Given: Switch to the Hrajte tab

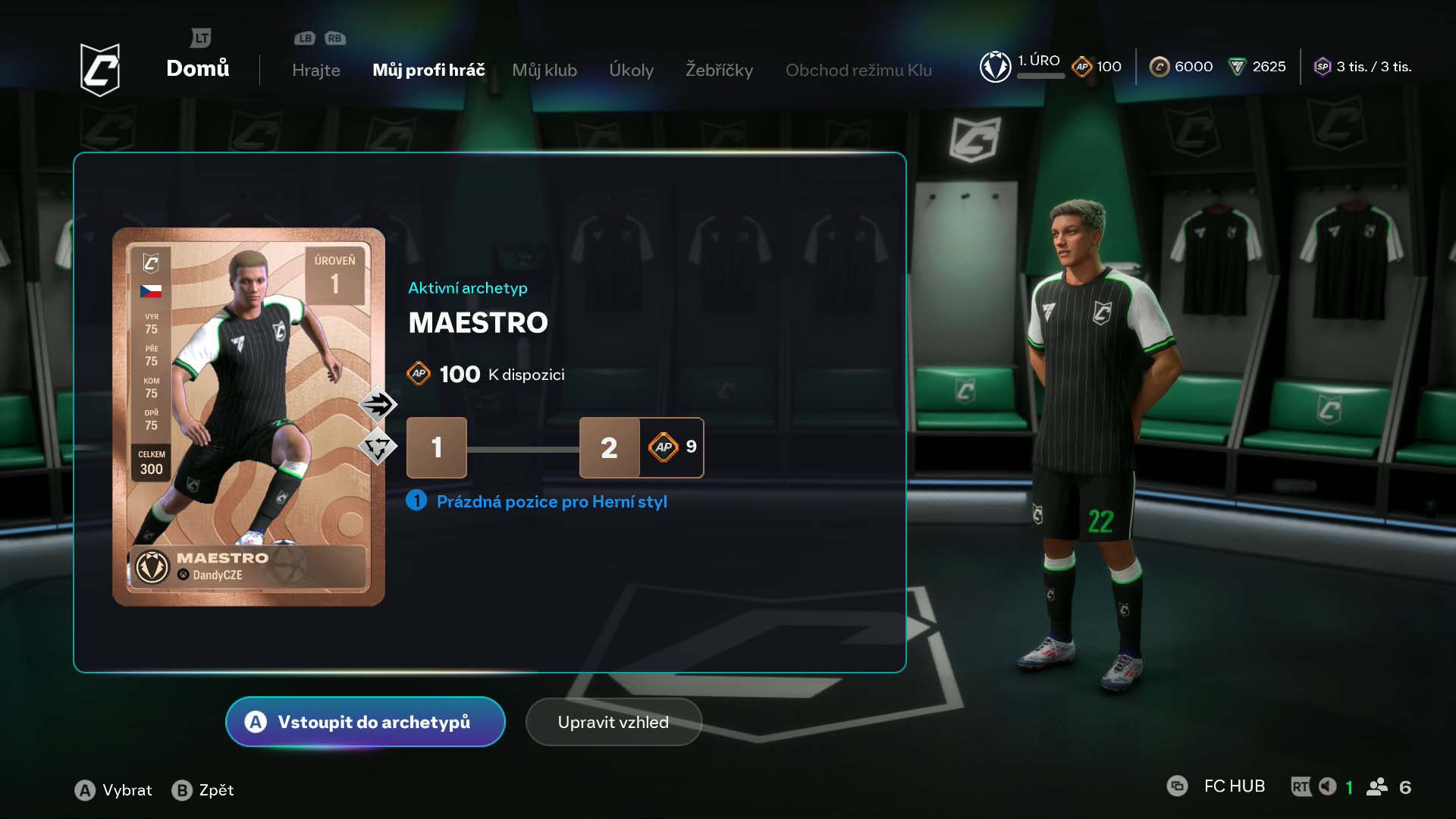Looking at the screenshot, I should point(315,70).
